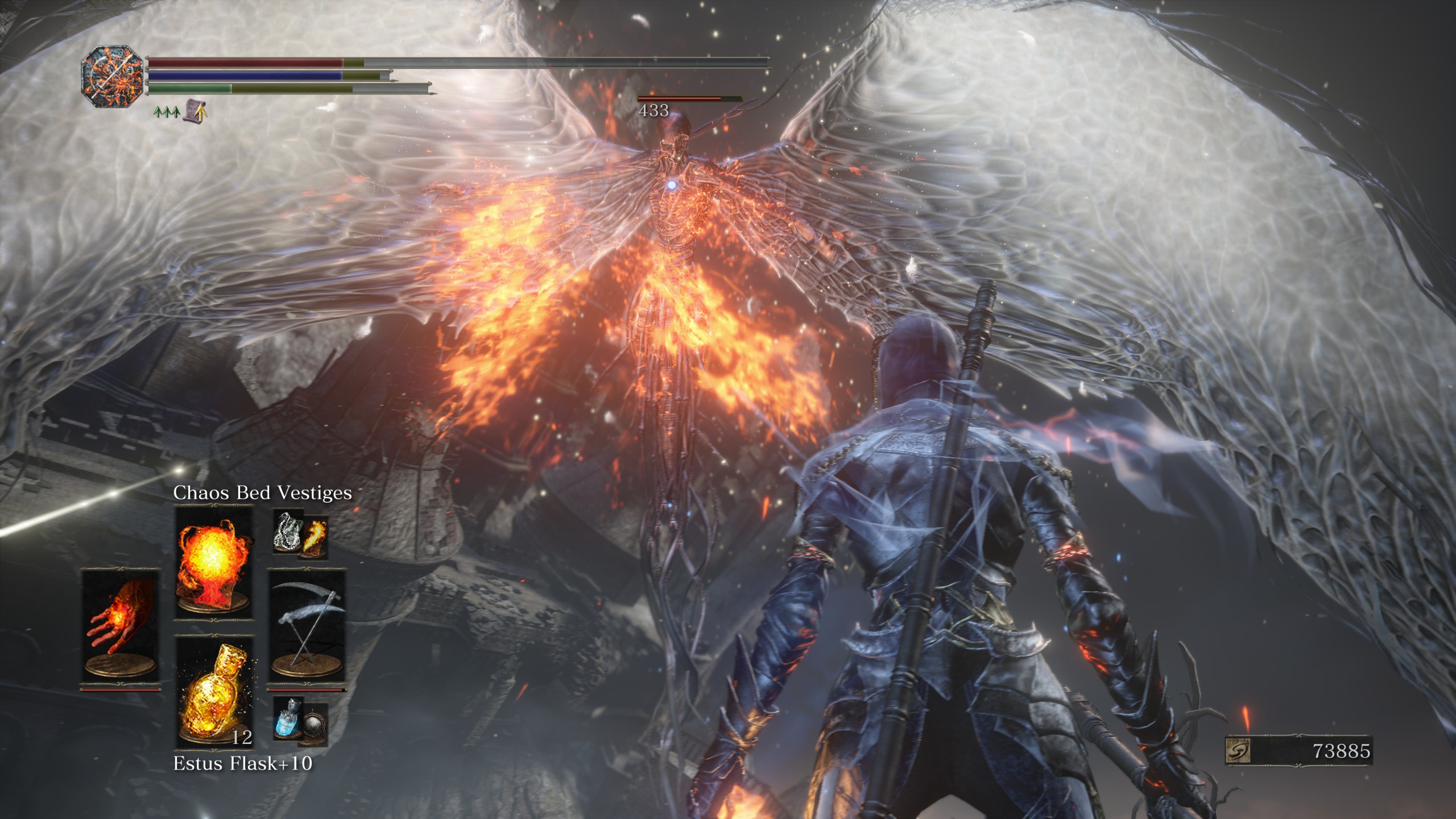Click the triple green arrows status icon
1456x819 pixels.
click(x=166, y=112)
